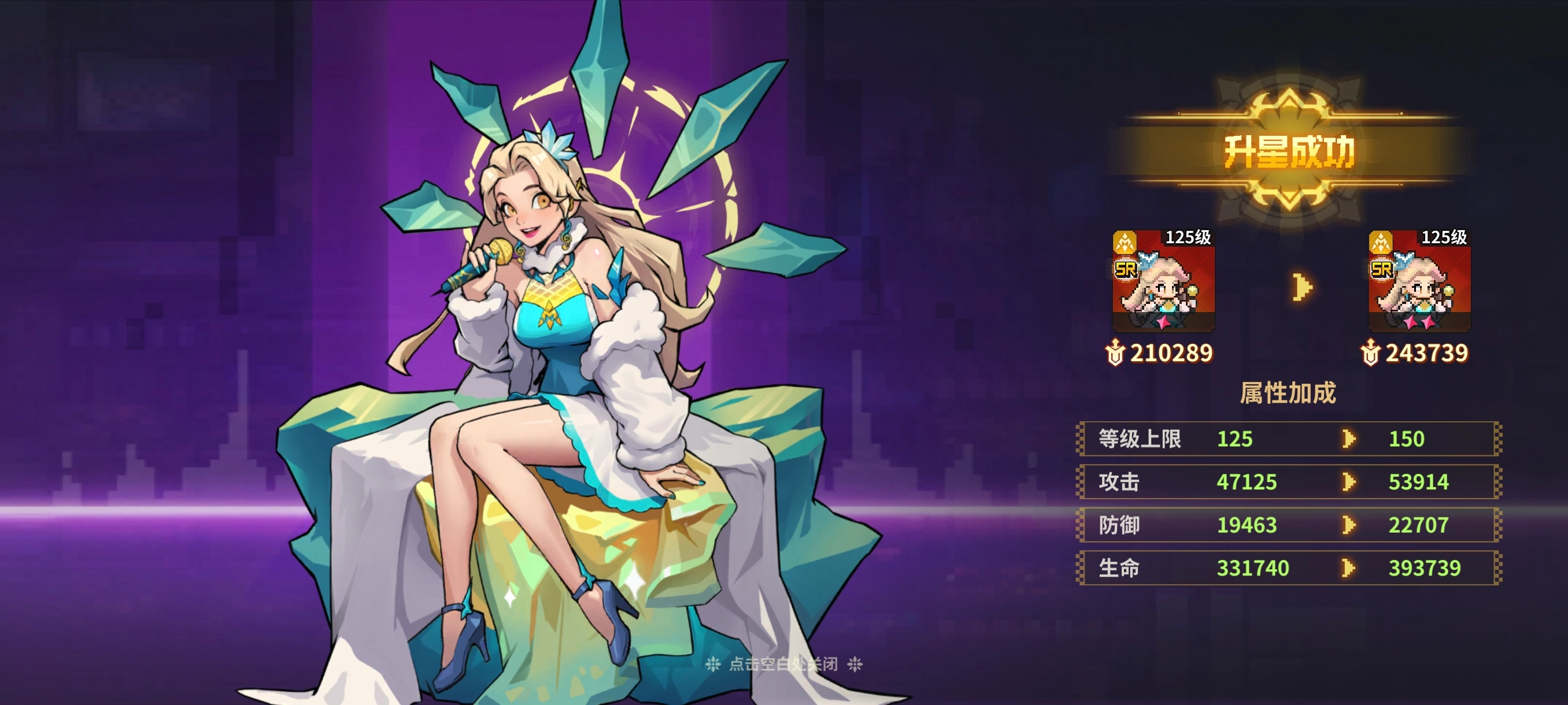
Task: Tap the power icon next to 243739
Action: click(1371, 354)
